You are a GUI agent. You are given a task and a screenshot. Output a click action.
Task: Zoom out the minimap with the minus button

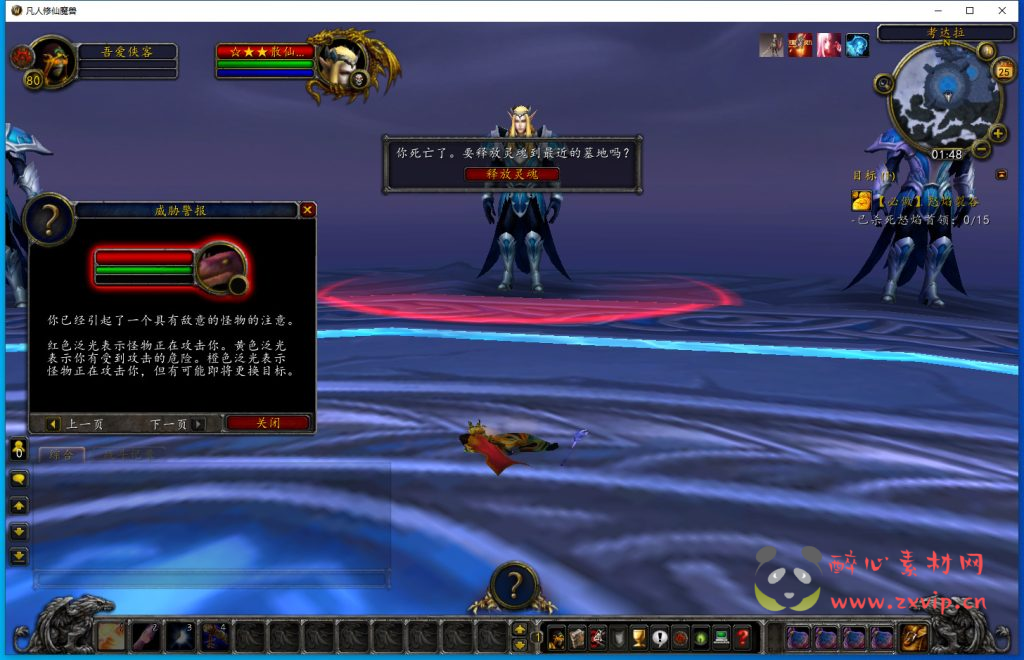pyautogui.click(x=982, y=150)
